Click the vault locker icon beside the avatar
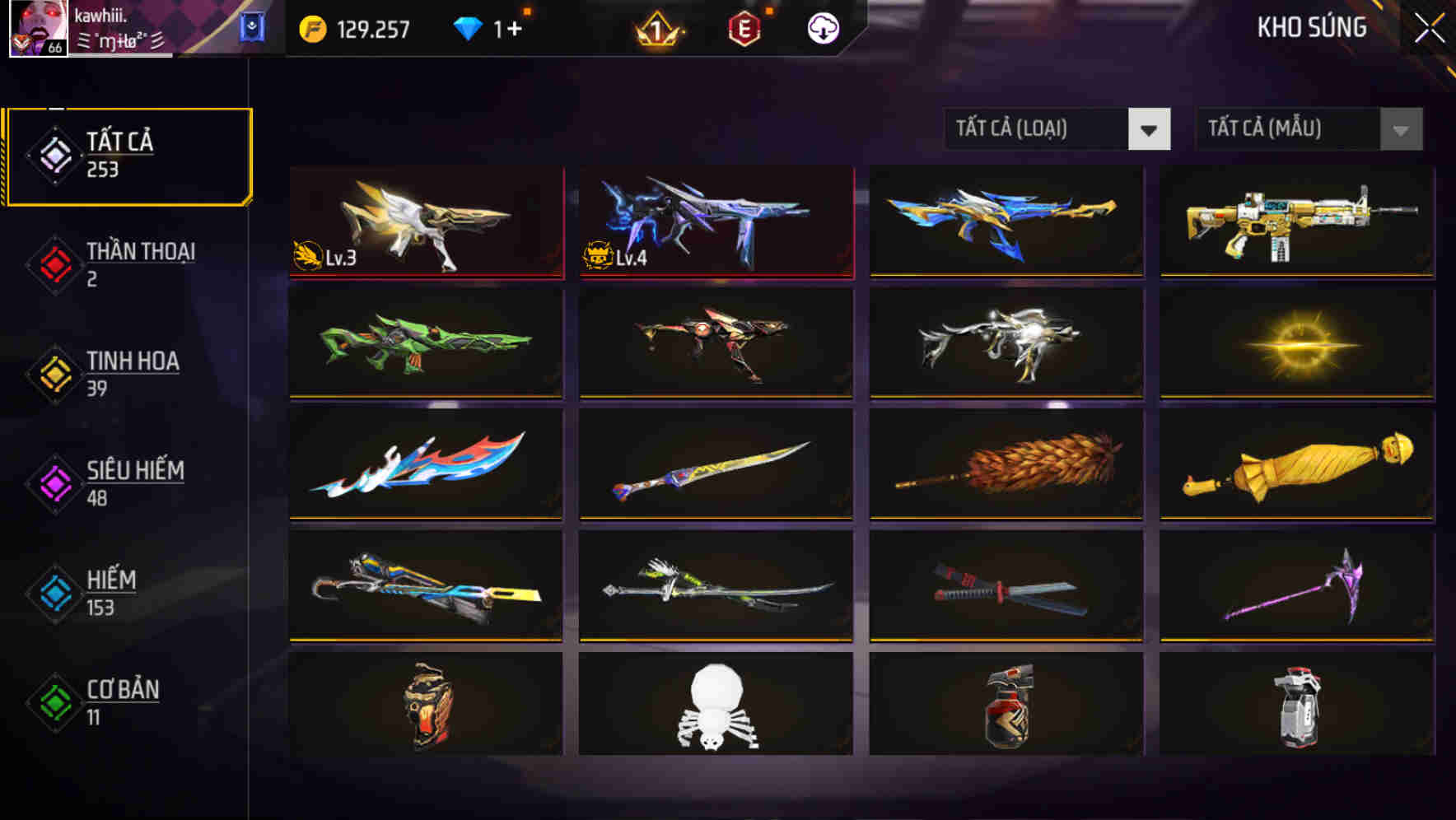 pyautogui.click(x=252, y=25)
